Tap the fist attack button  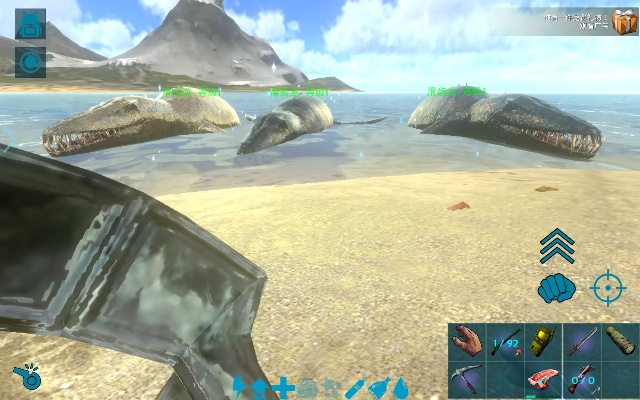click(x=556, y=289)
